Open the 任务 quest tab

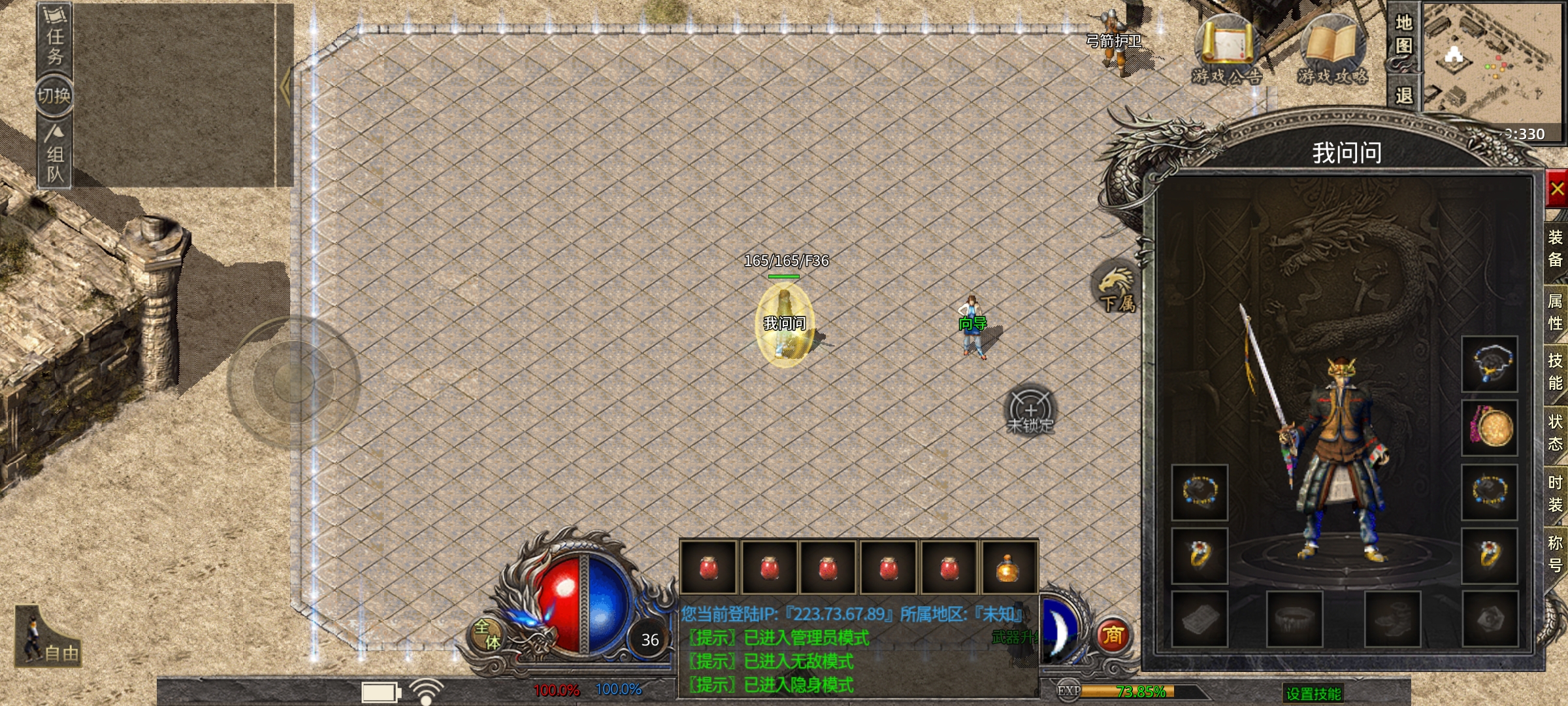tap(54, 38)
